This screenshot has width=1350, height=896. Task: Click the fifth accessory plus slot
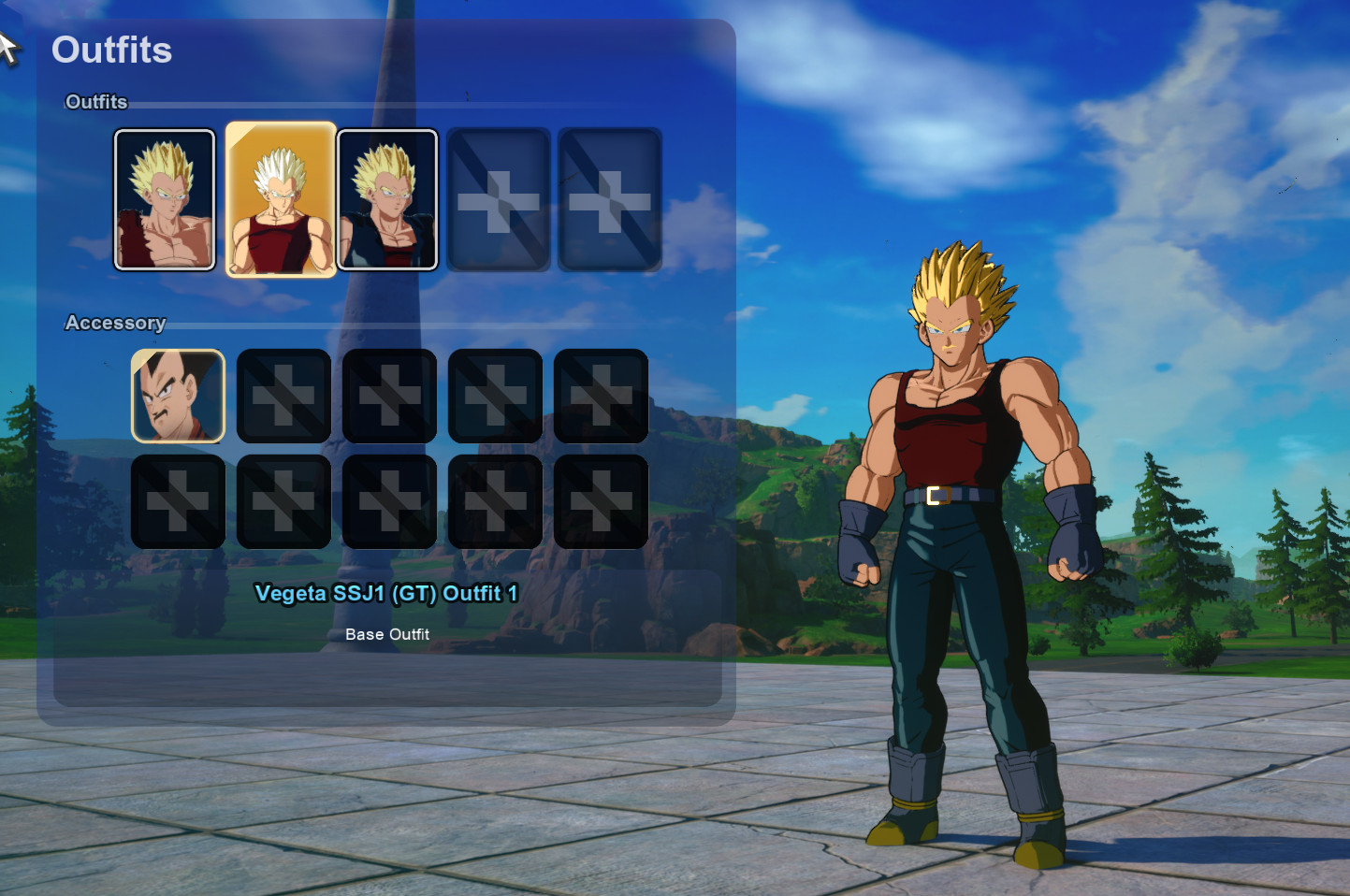coord(600,397)
